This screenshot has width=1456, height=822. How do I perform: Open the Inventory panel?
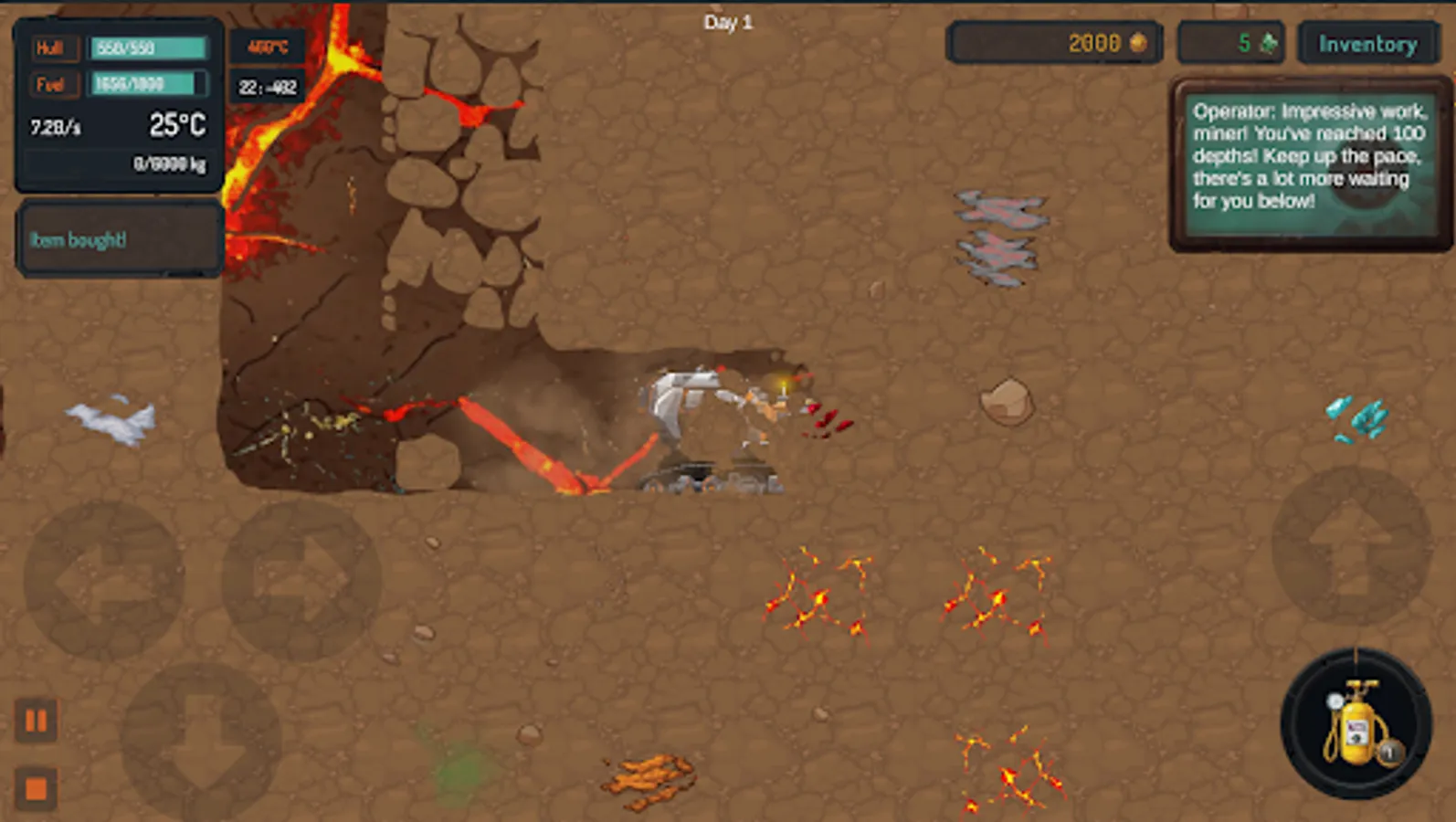[1368, 42]
